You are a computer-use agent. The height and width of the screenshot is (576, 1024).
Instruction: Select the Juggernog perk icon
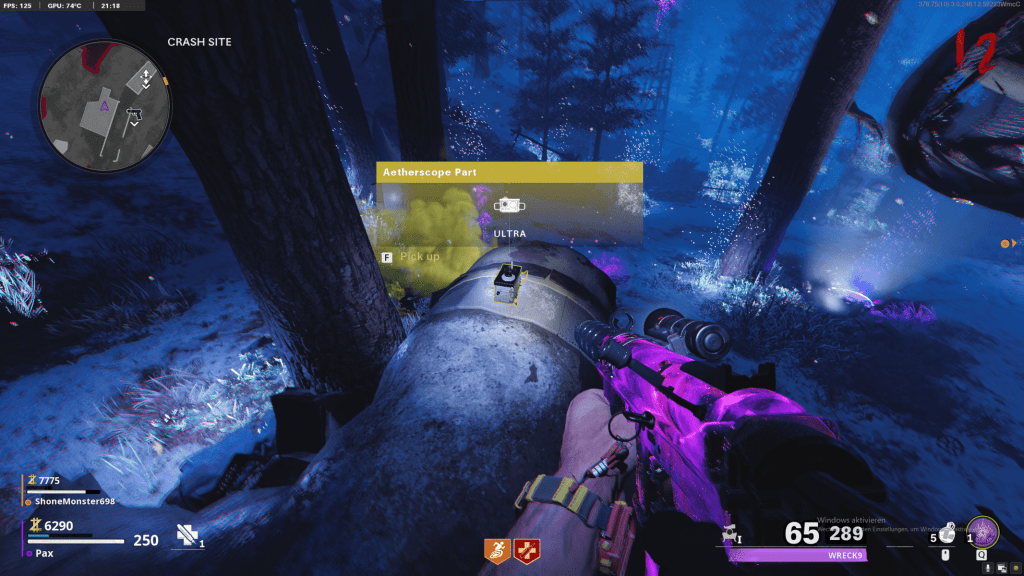click(526, 549)
